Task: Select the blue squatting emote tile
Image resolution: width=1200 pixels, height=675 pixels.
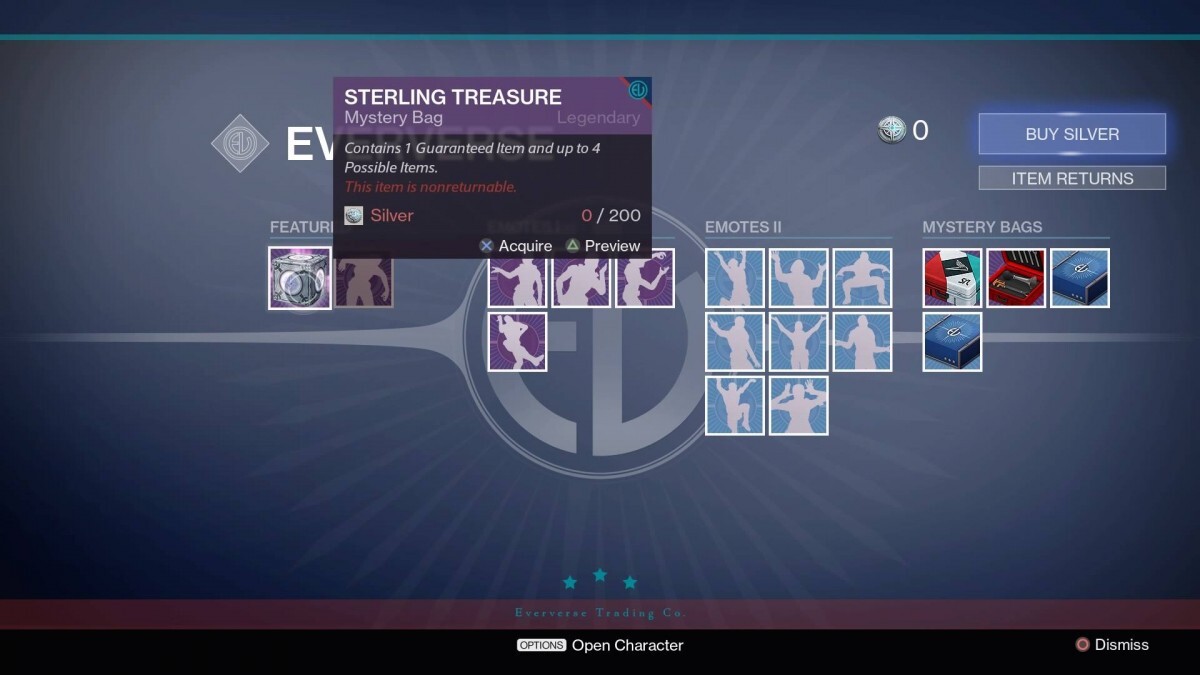Action: 862,278
